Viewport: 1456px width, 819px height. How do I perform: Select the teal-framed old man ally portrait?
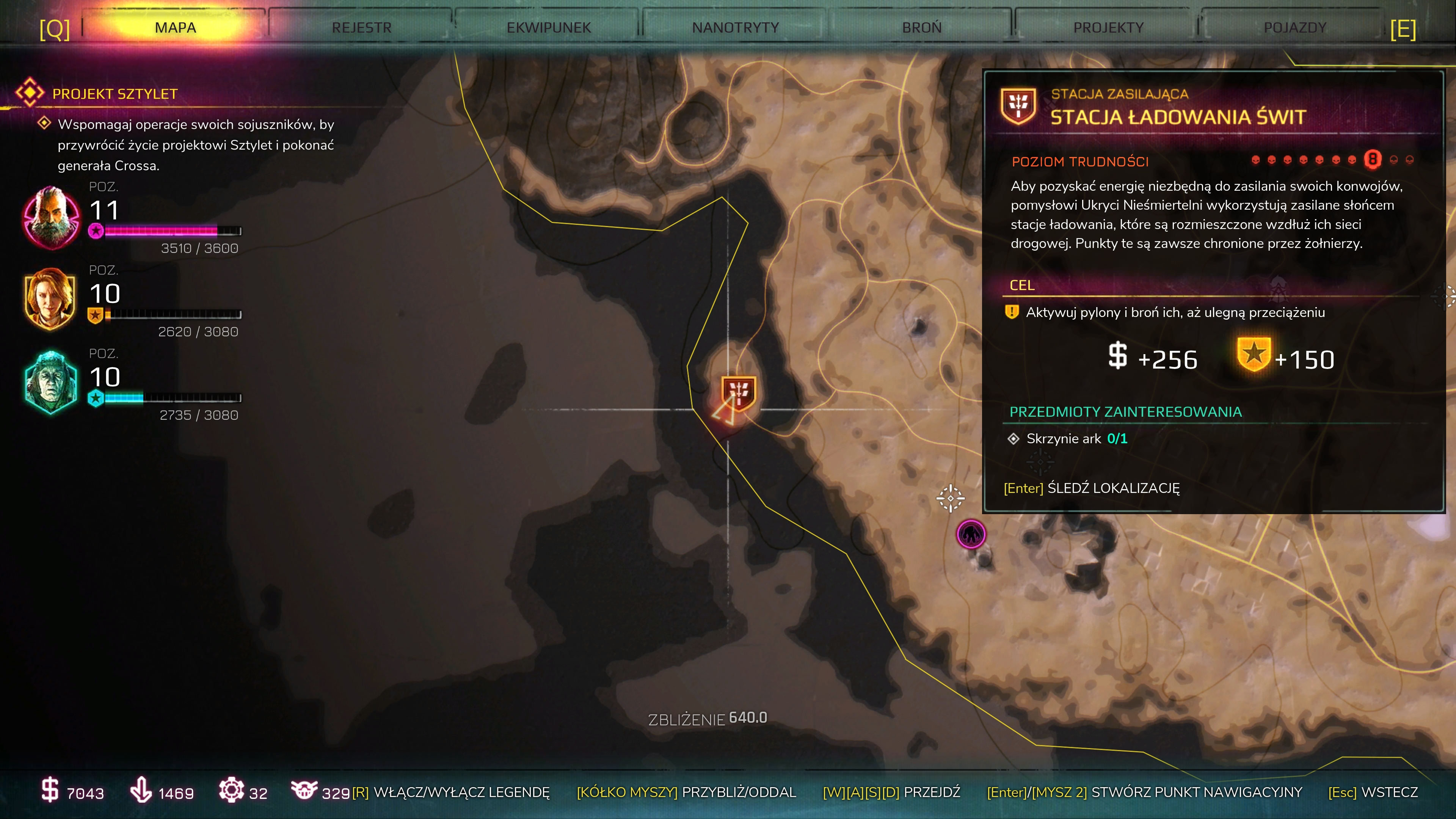pyautogui.click(x=51, y=383)
